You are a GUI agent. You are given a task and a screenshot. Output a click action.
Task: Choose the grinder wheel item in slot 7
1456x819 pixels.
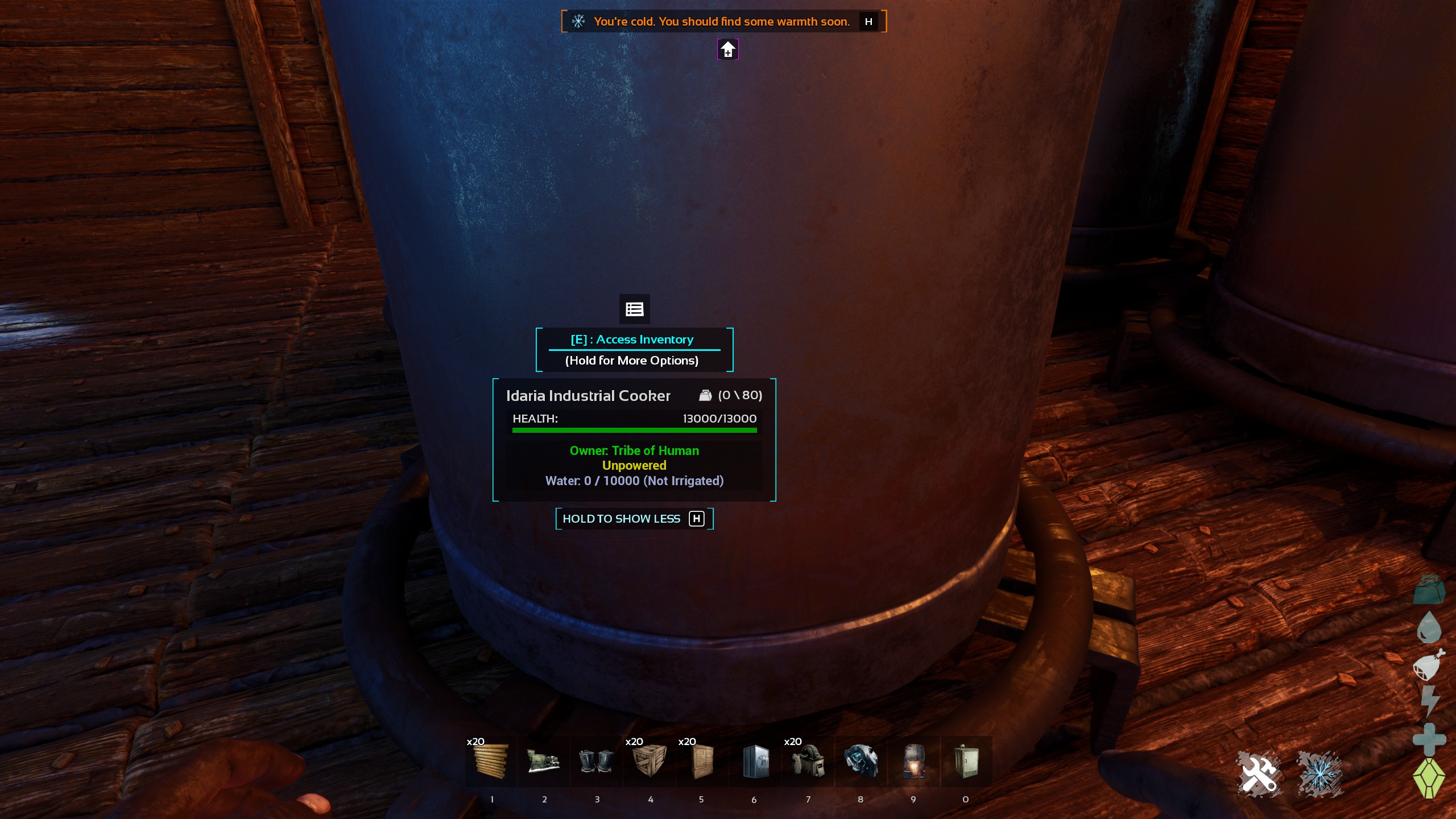808,761
